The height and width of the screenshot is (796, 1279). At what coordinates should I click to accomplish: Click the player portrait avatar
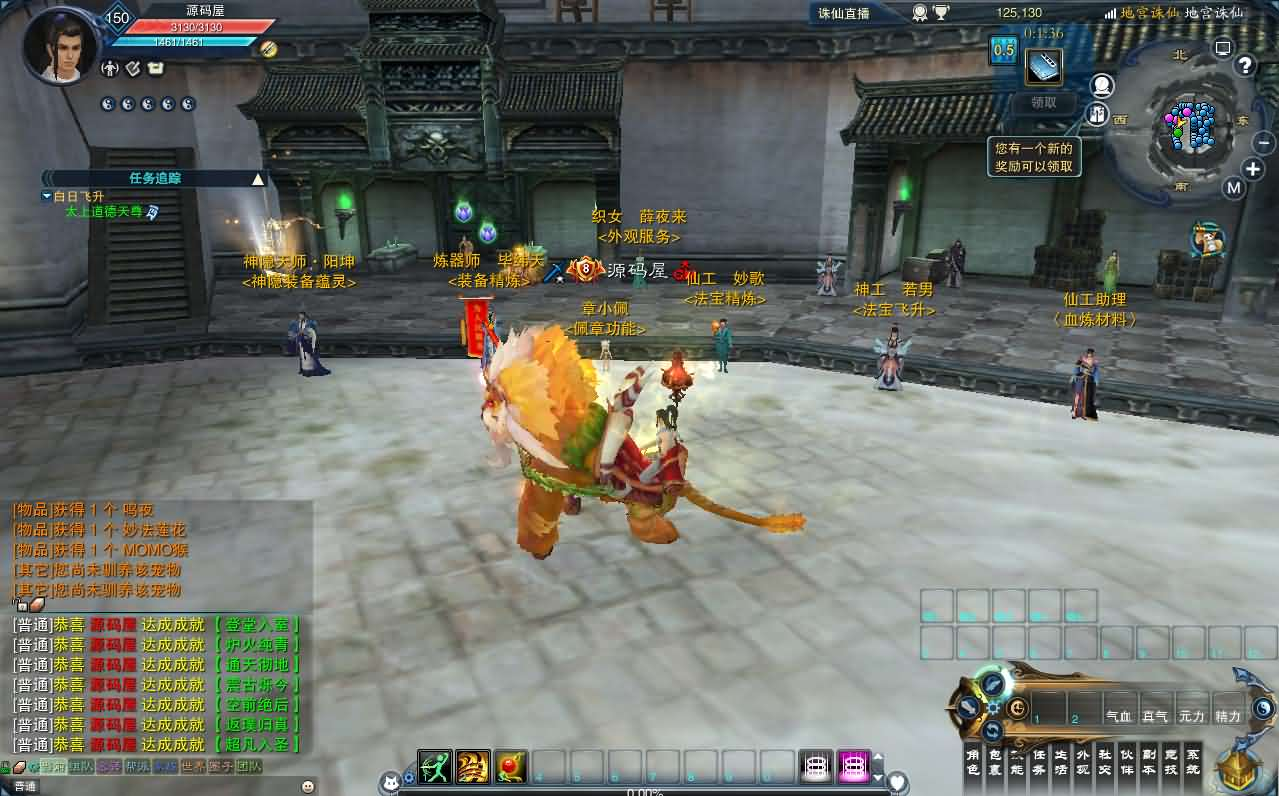tap(60, 44)
